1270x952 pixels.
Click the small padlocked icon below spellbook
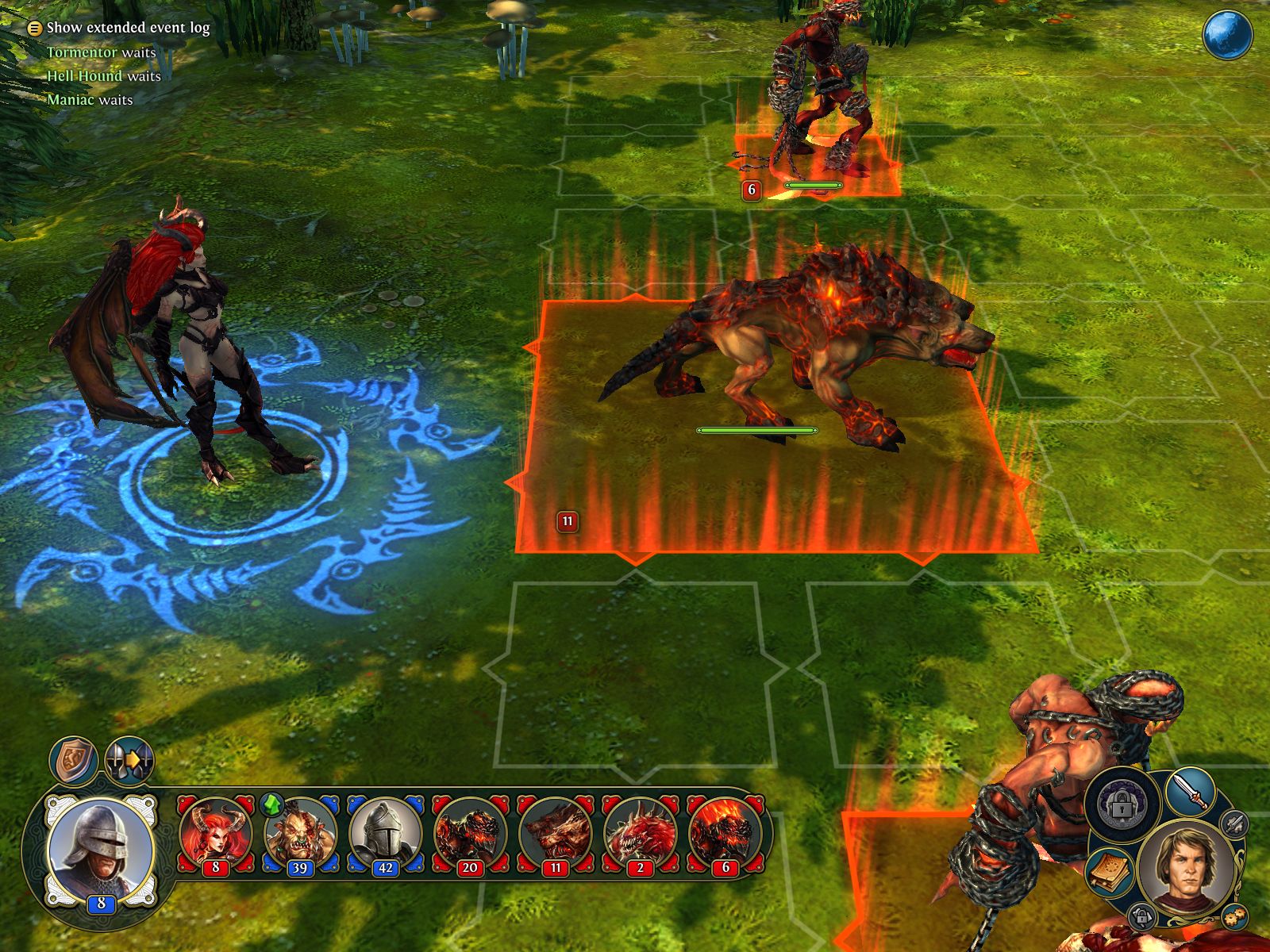(x=1141, y=916)
